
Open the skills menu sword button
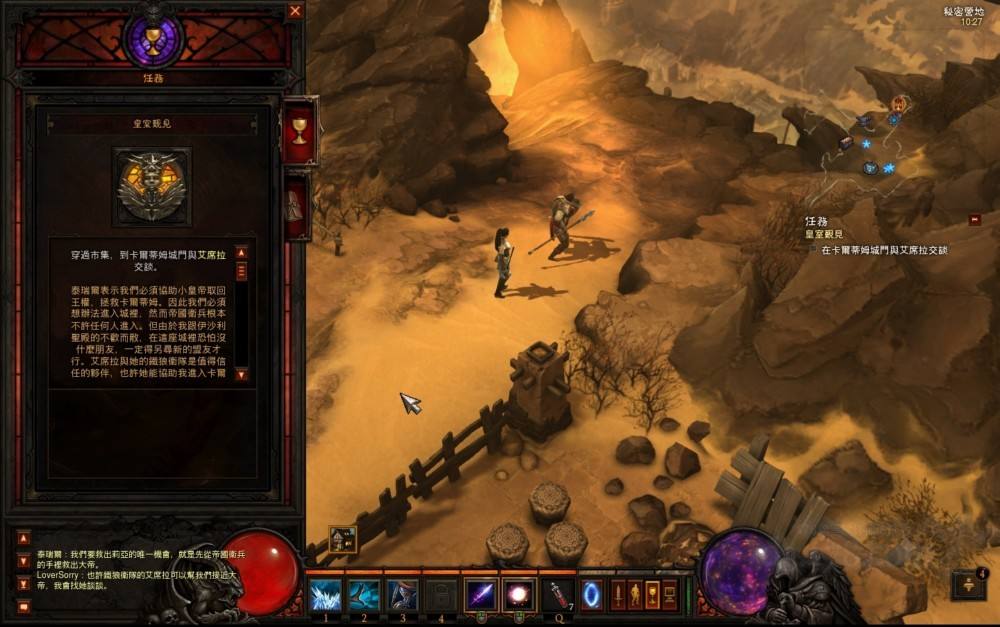pyautogui.click(x=618, y=595)
